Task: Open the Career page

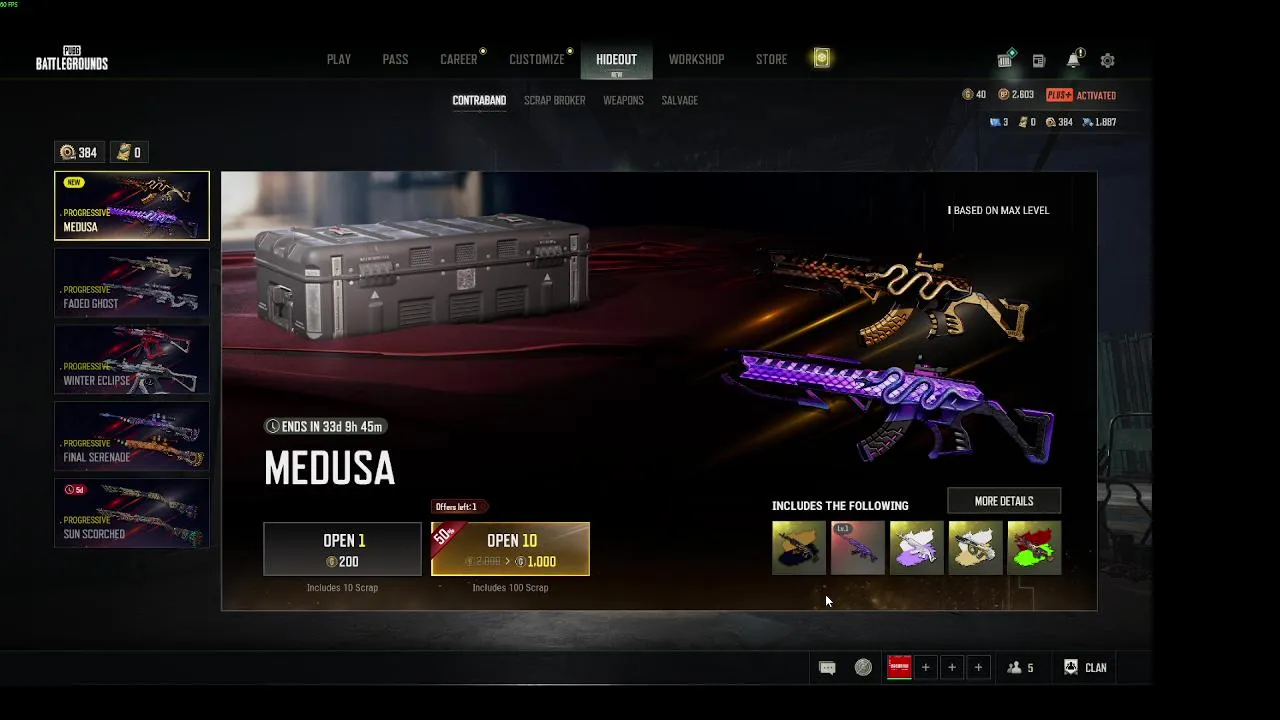Action: click(459, 60)
